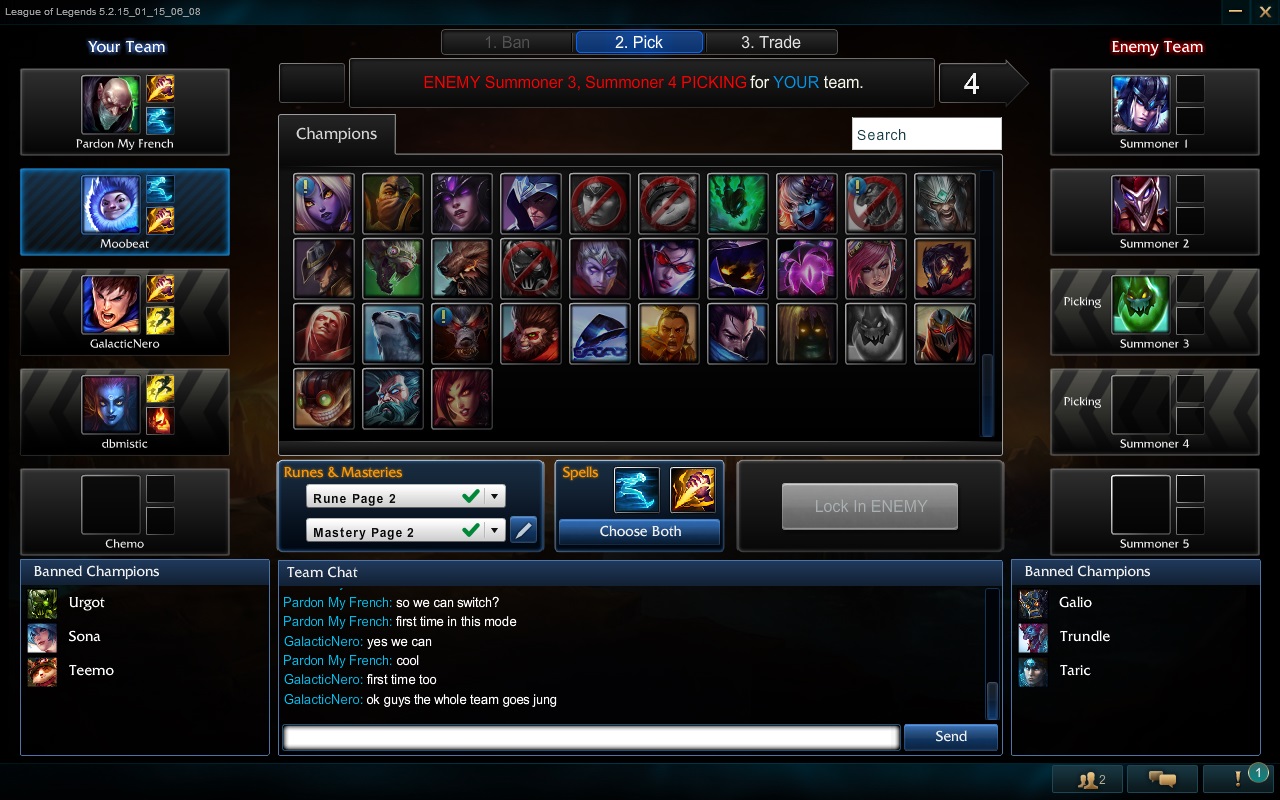Select the Exhaust summoner spell icon
Screen dimensions: 1280x800
[692, 489]
